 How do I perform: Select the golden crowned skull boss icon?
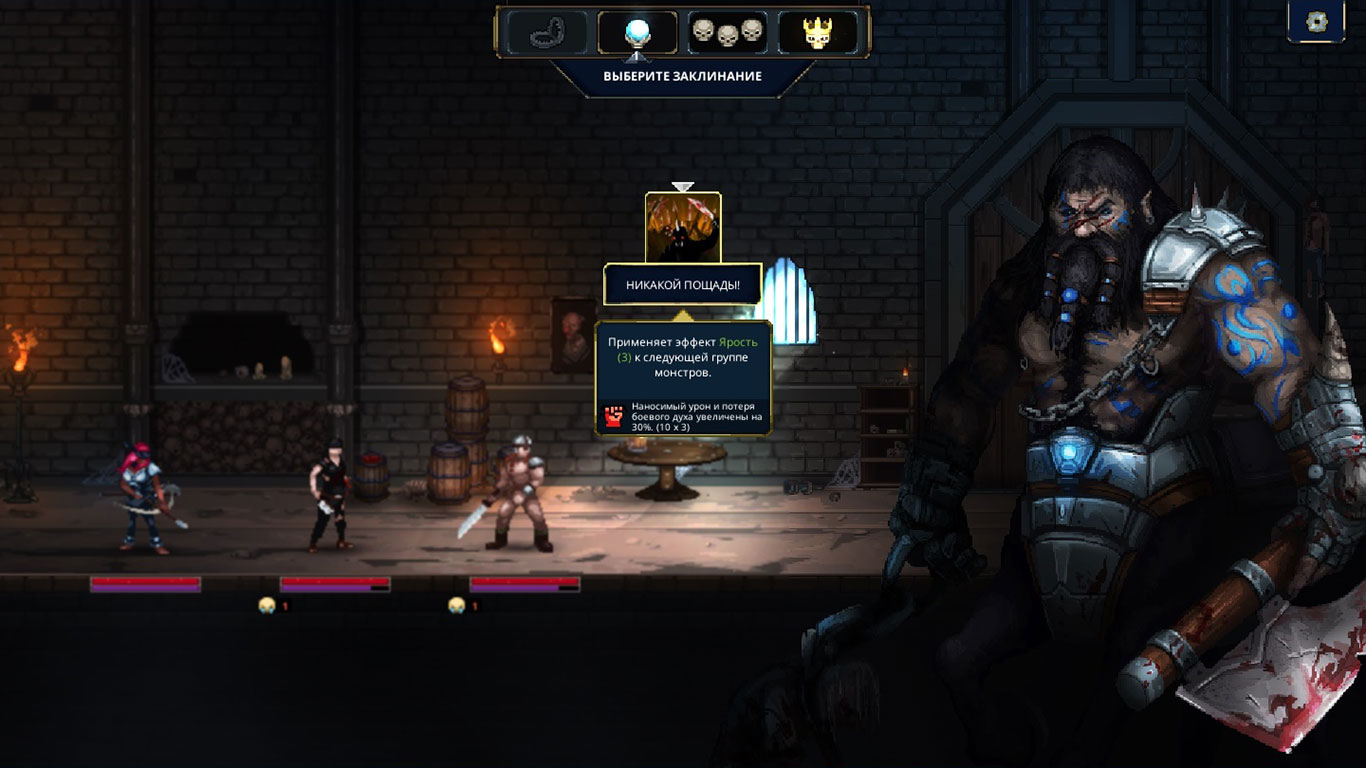click(818, 33)
